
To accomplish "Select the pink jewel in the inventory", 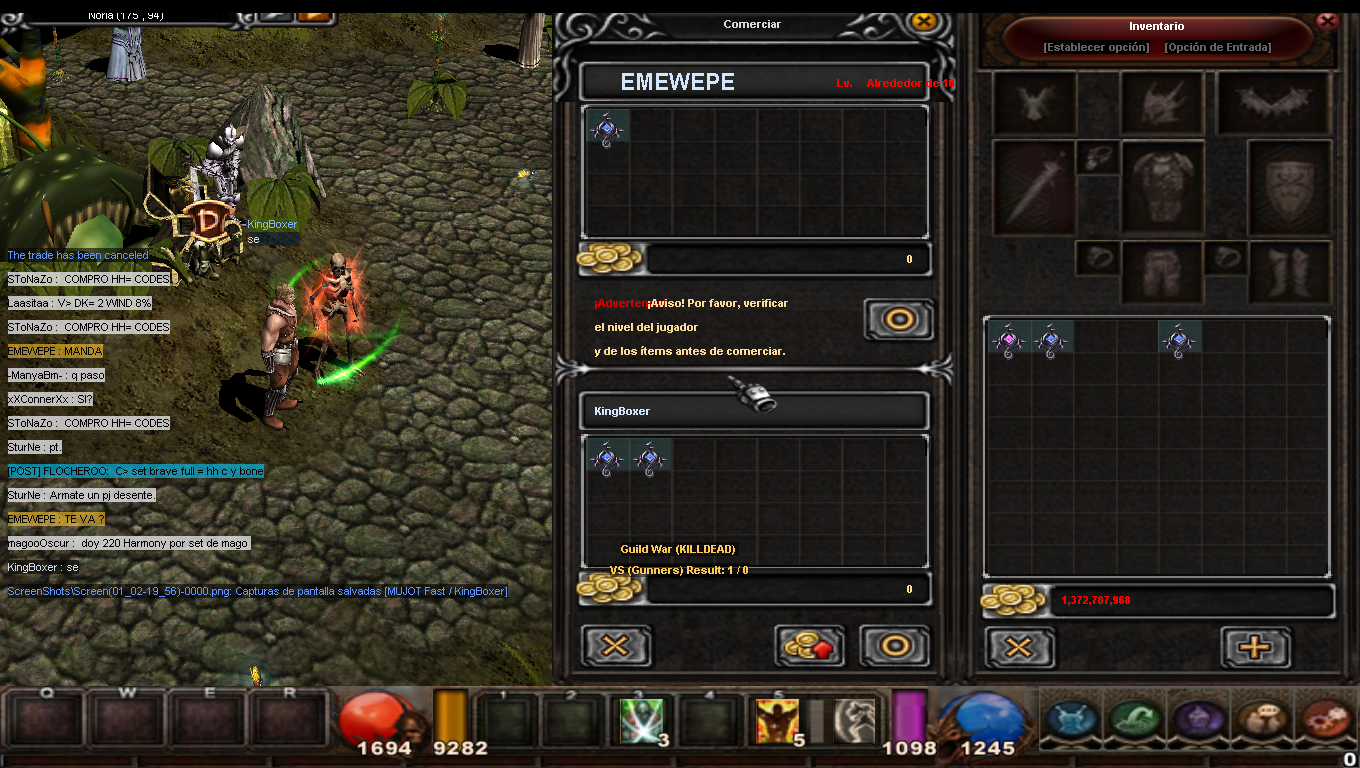I will (1008, 340).
